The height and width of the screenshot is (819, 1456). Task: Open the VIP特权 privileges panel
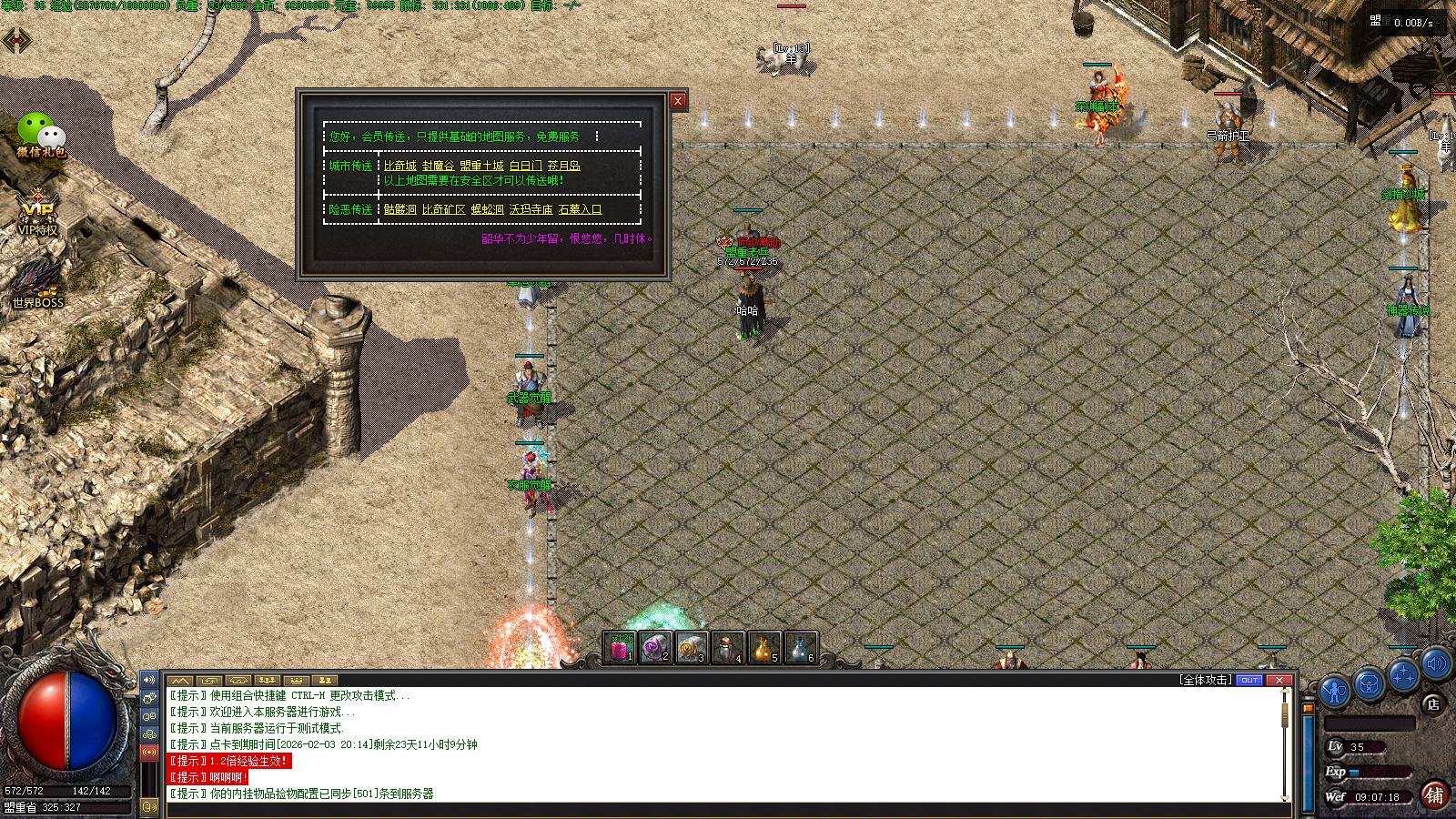pyautogui.click(x=37, y=213)
